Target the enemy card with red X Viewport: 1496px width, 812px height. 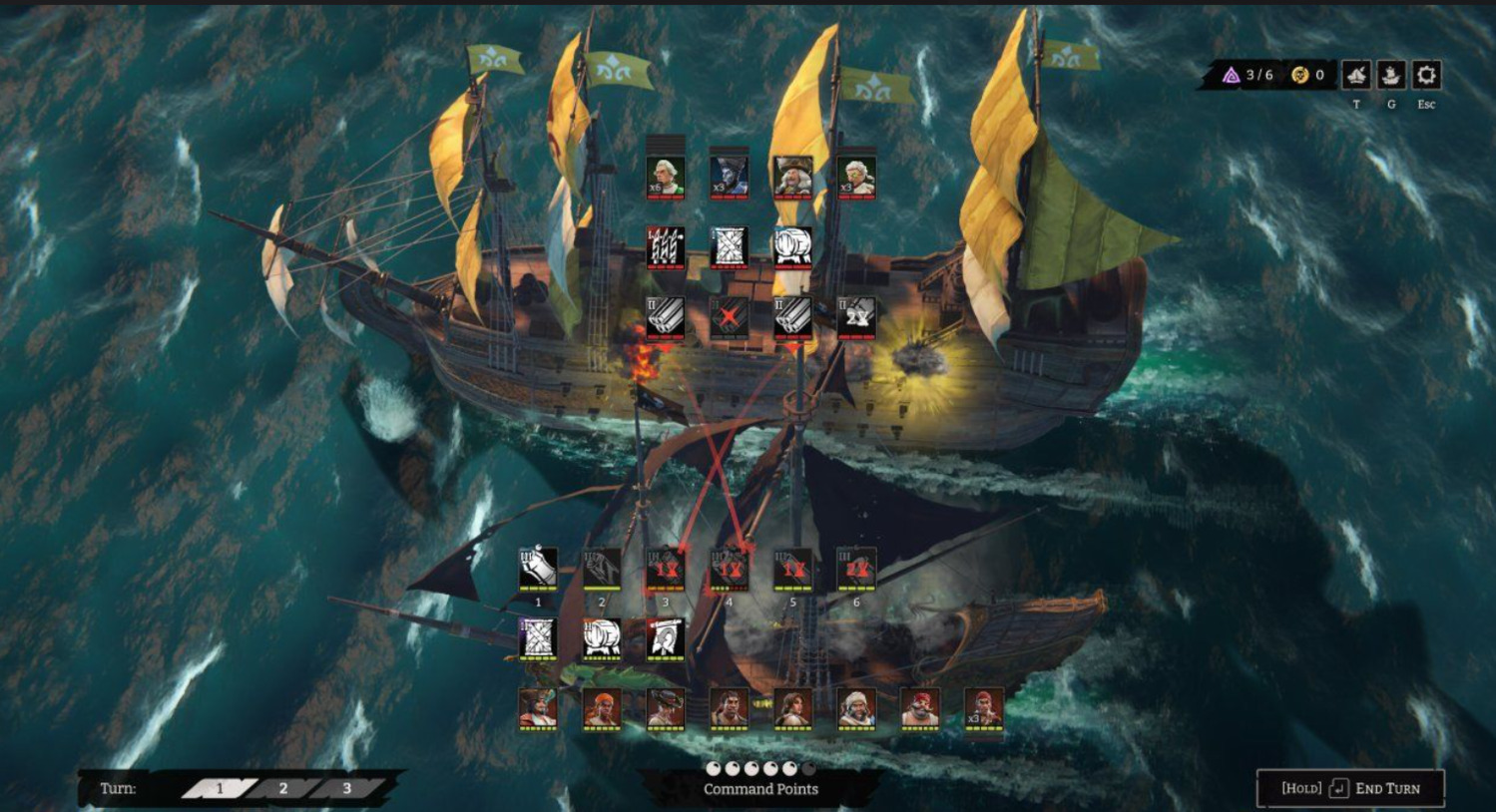729,317
